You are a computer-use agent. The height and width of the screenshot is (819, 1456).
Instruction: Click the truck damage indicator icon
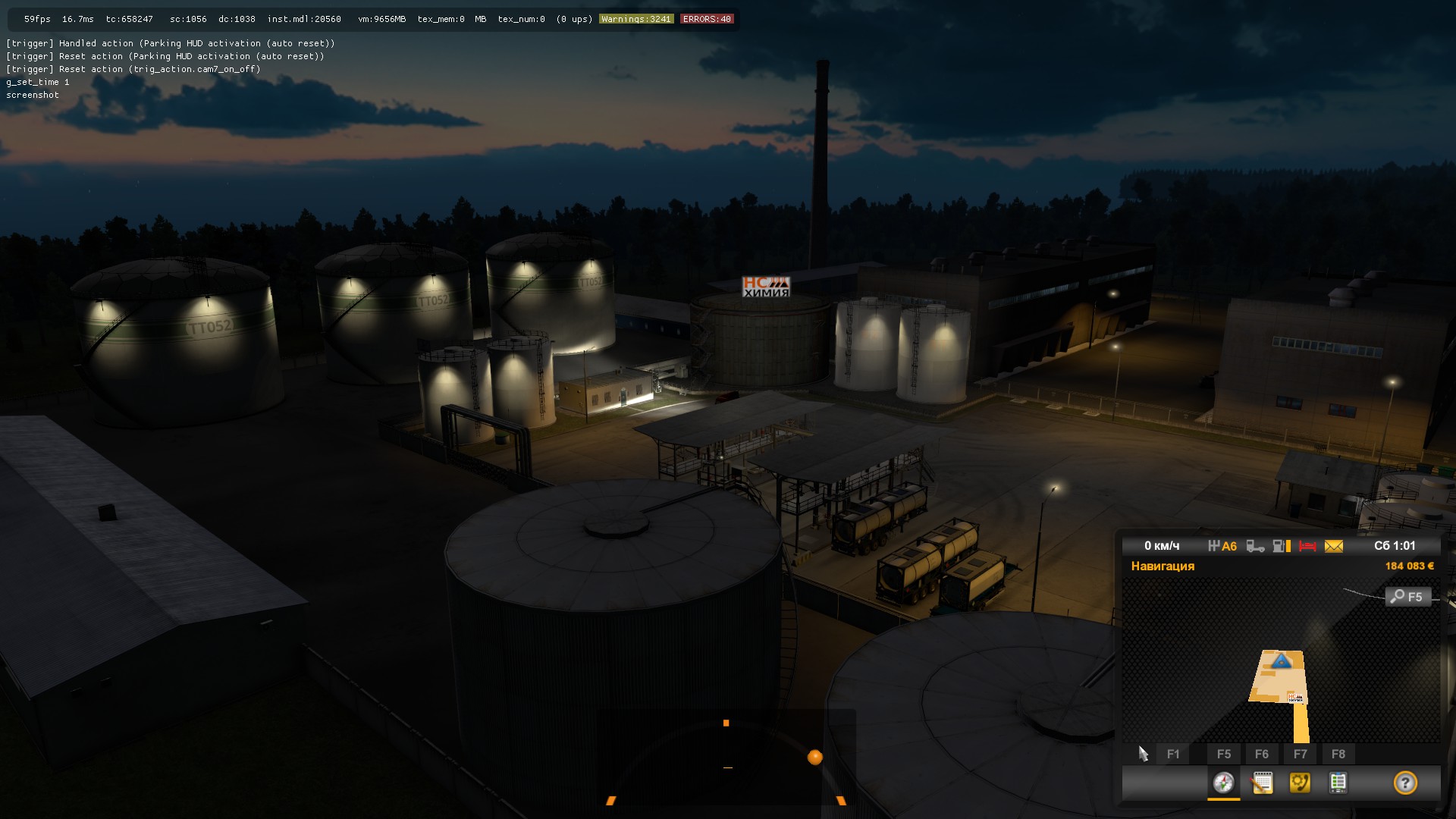[1255, 546]
